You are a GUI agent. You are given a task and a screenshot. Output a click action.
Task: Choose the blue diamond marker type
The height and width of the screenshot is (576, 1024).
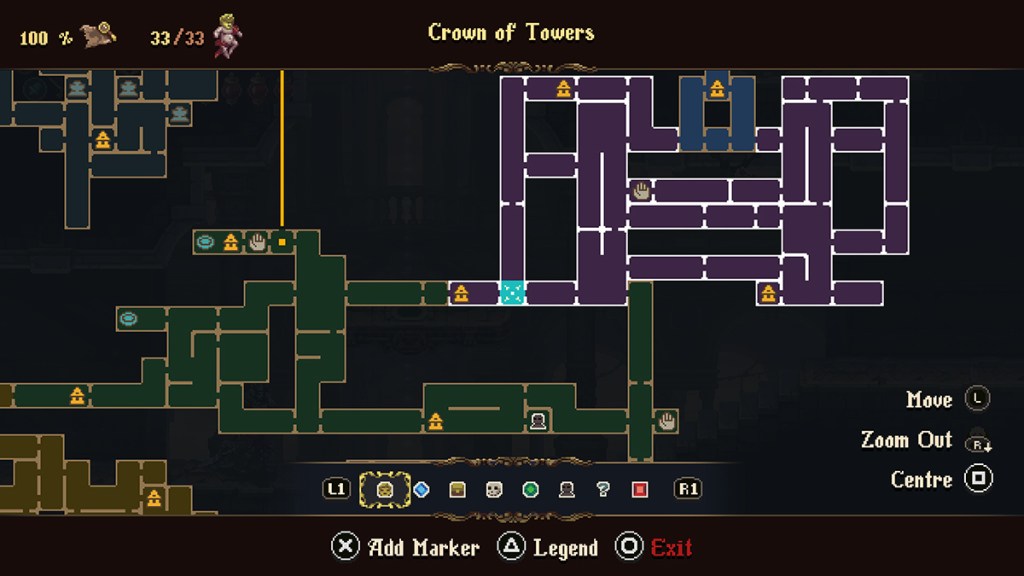(421, 489)
